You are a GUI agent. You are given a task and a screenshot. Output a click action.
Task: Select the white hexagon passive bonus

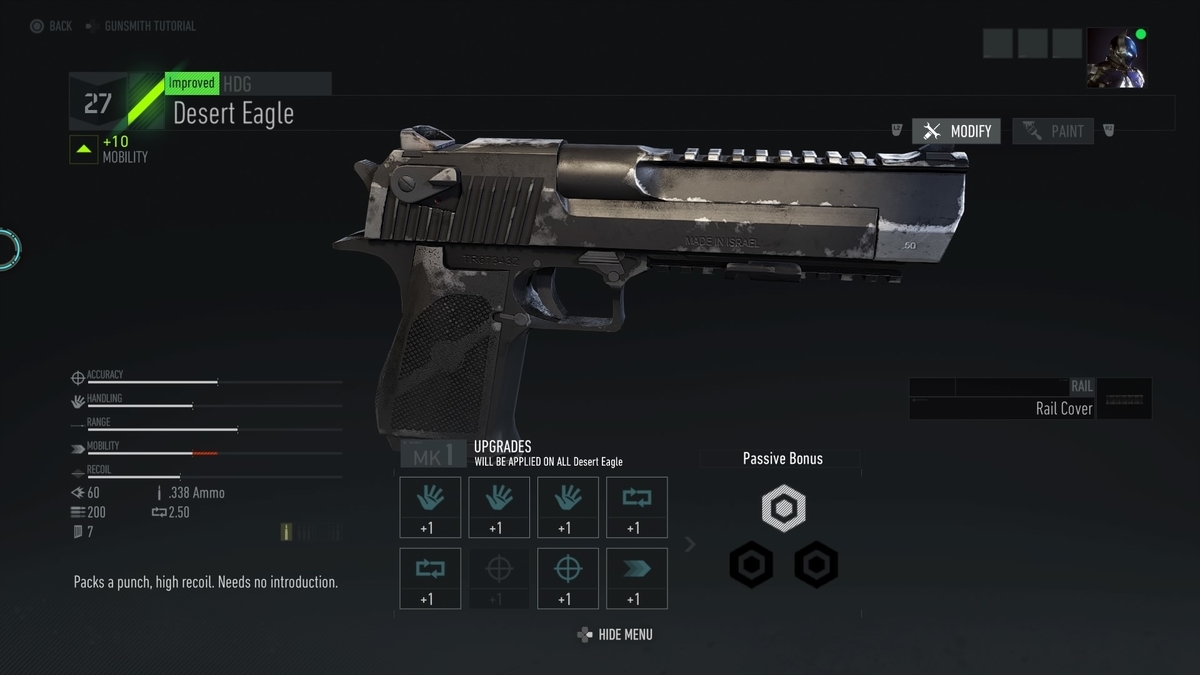[x=783, y=508]
